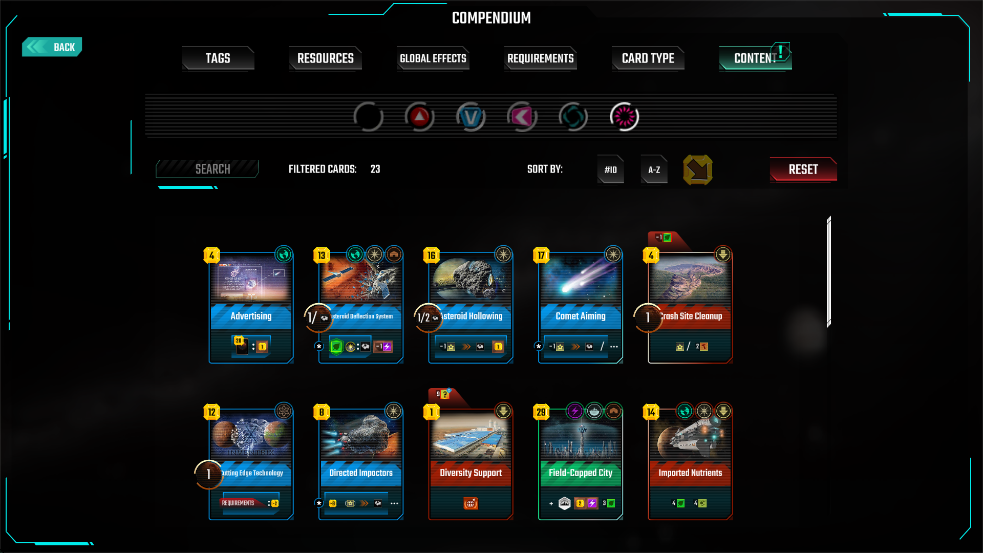Choose the Field-Capped City card

click(x=581, y=462)
